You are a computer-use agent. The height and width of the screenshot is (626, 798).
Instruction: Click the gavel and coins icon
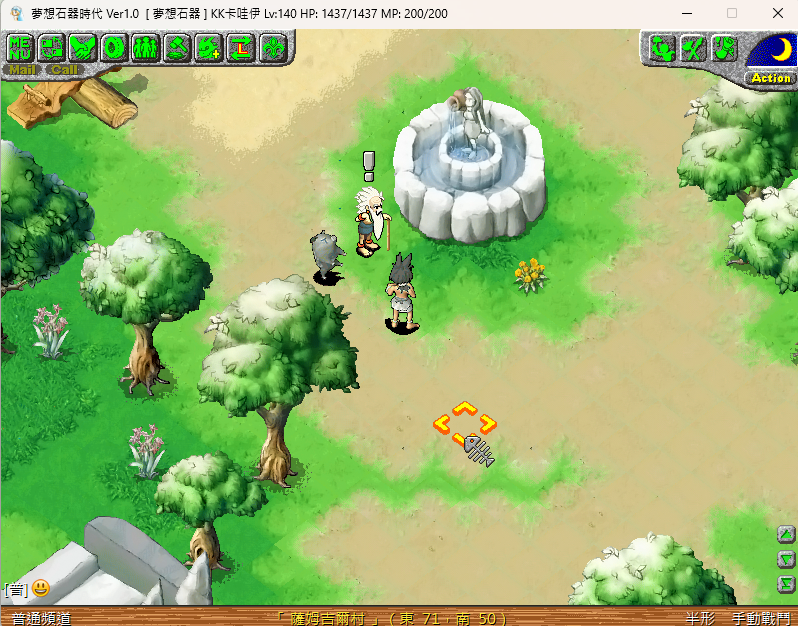point(177,47)
